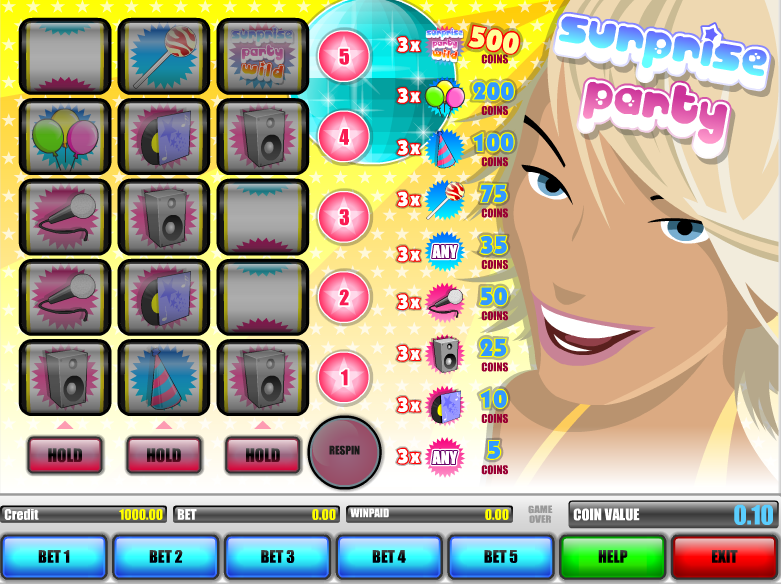
Task: Select BET 3 wager
Action: (x=277, y=556)
